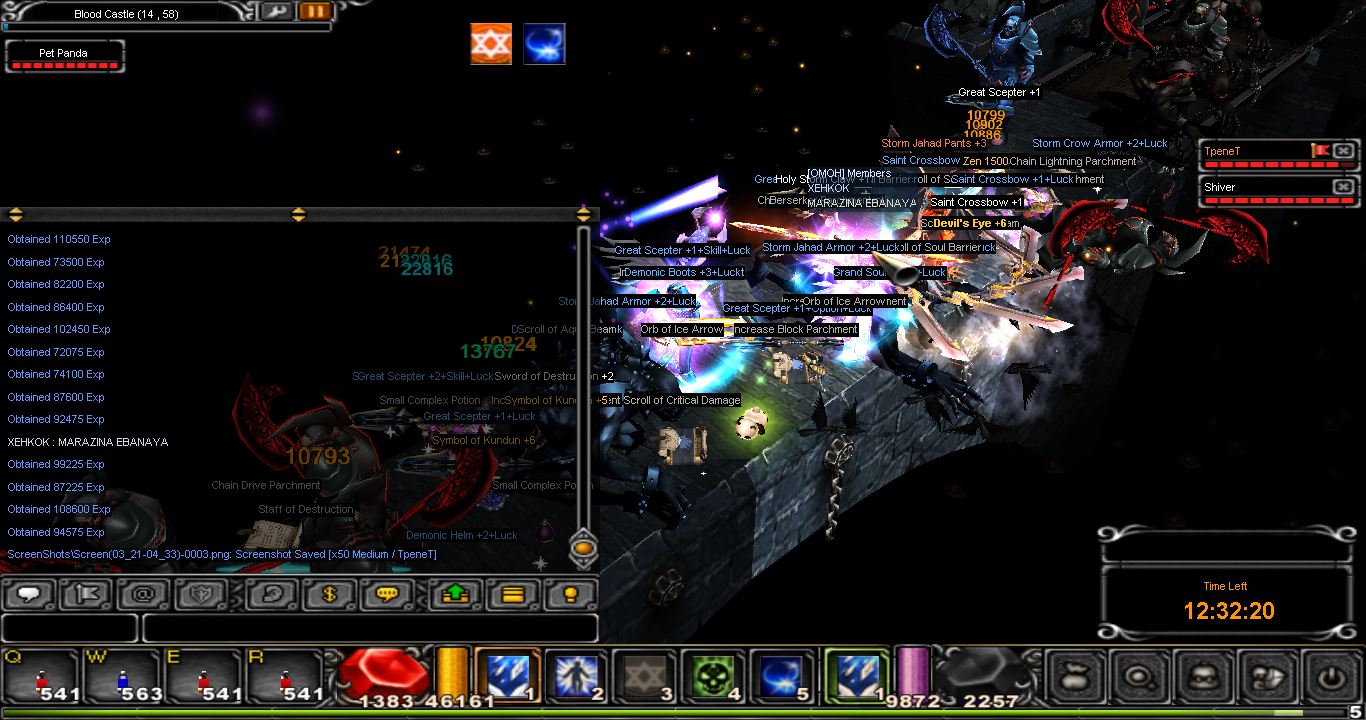Open the wrench settings button
The image size is (1366, 720).
pyautogui.click(x=277, y=11)
